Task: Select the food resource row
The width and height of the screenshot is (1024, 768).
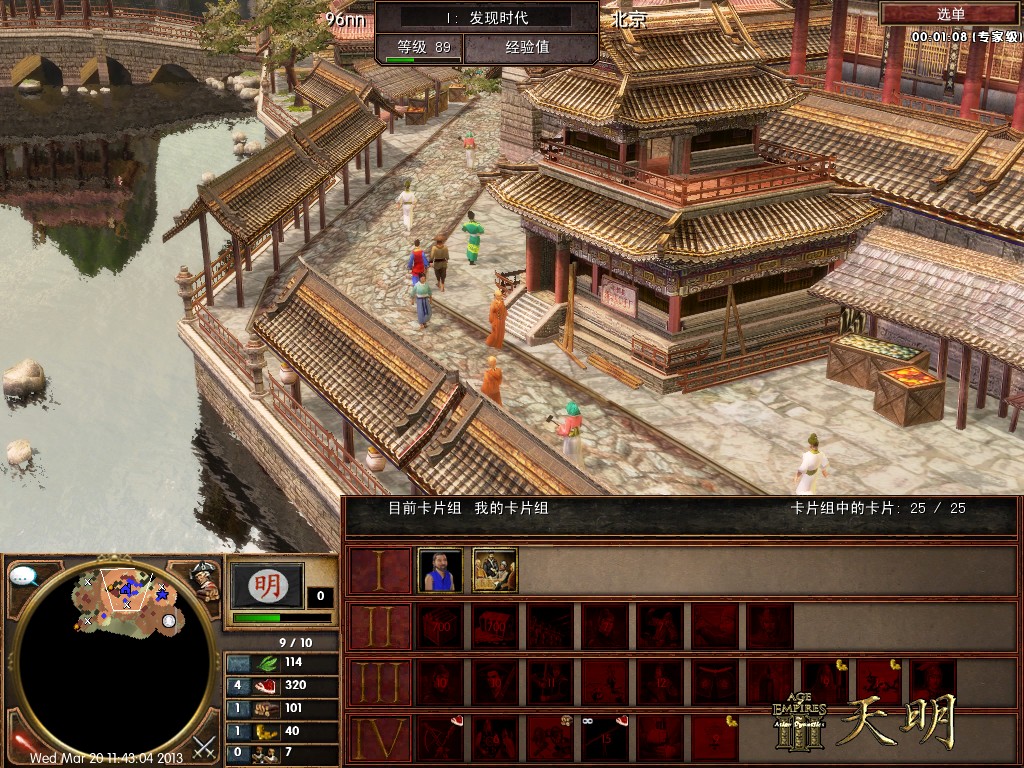Action: pyautogui.click(x=282, y=686)
